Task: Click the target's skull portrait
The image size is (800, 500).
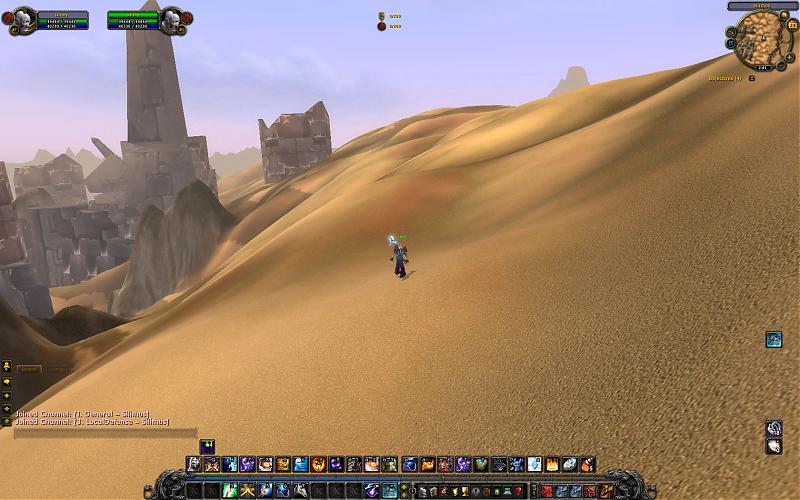Action: 173,18
